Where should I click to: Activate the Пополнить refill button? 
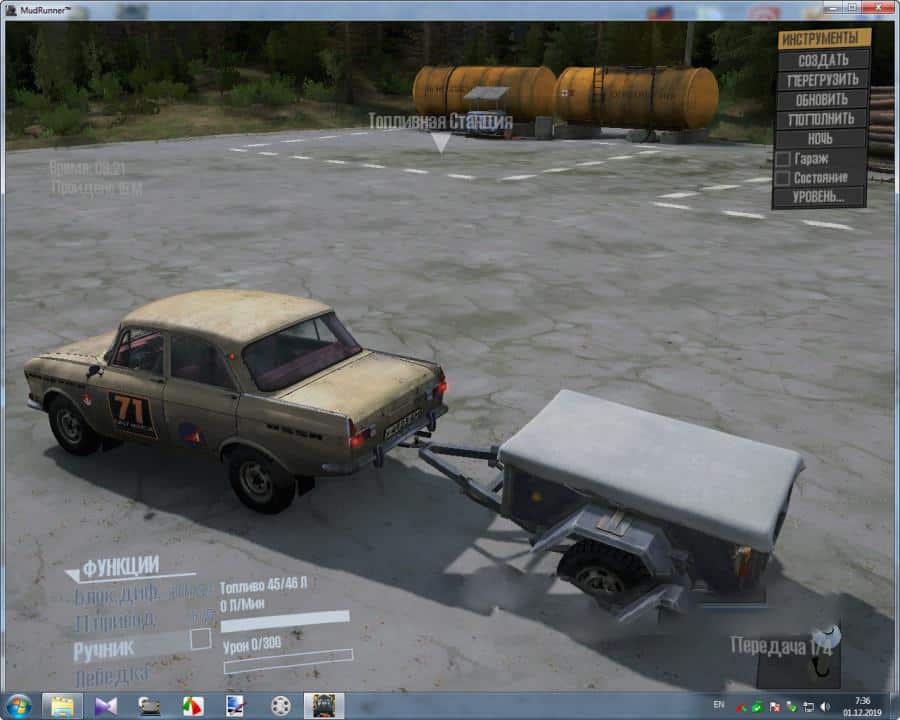coord(823,119)
